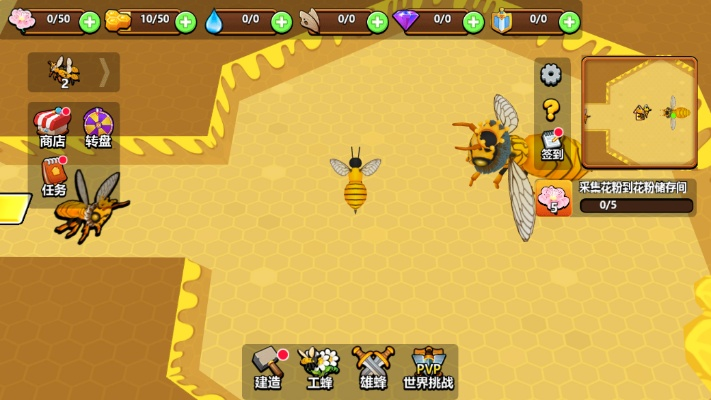Open the gear settings menu
The image size is (711, 400).
(551, 74)
